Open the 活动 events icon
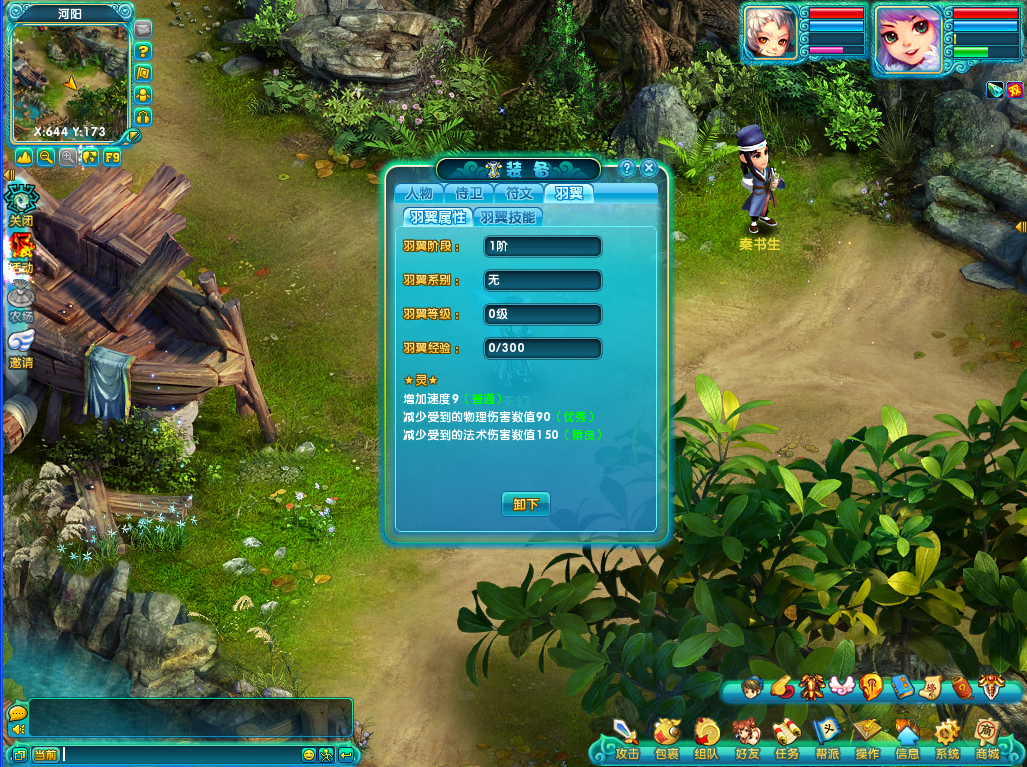This screenshot has height=767, width=1027. pyautogui.click(x=21, y=250)
